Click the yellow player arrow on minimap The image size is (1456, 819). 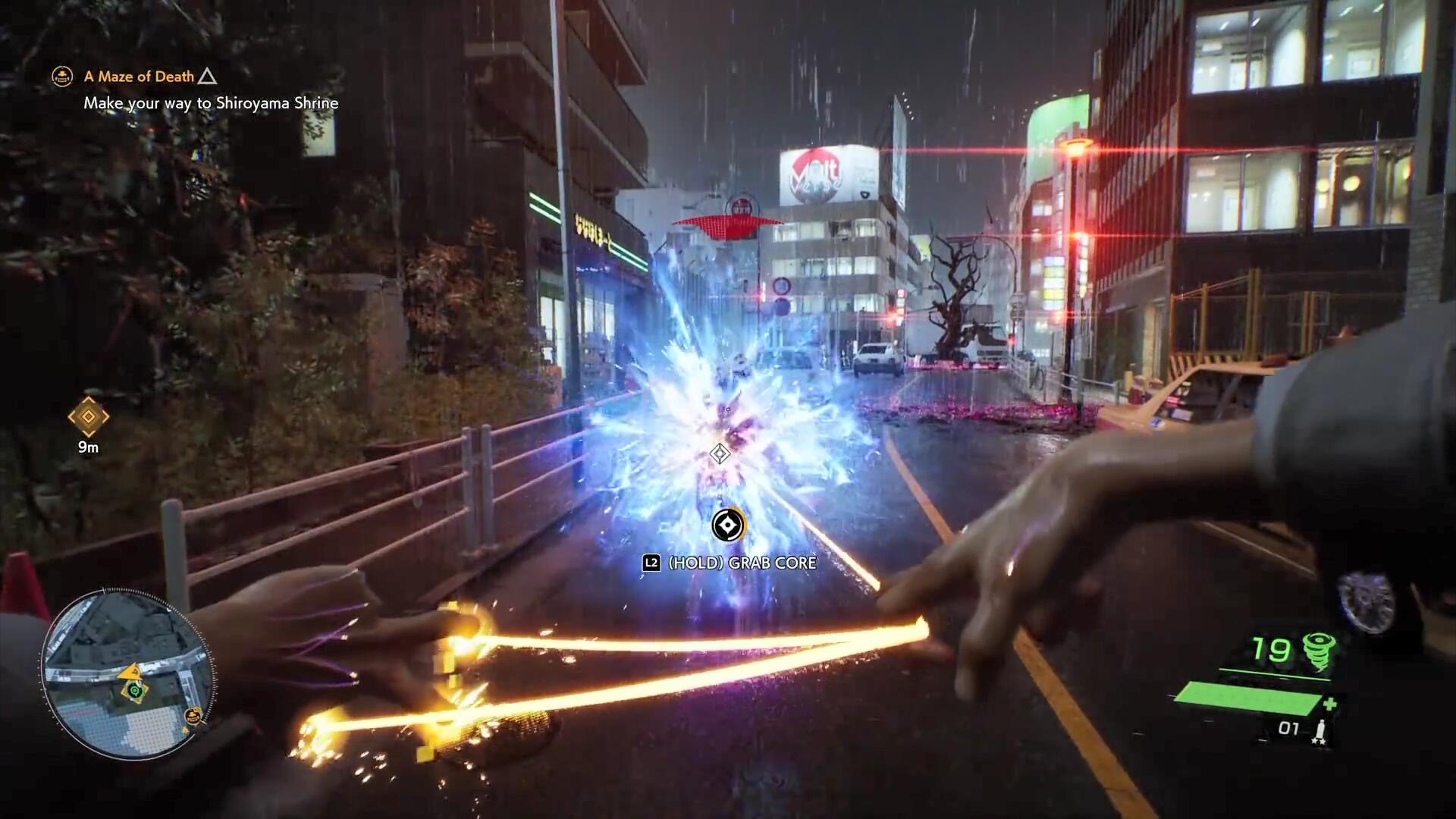130,671
